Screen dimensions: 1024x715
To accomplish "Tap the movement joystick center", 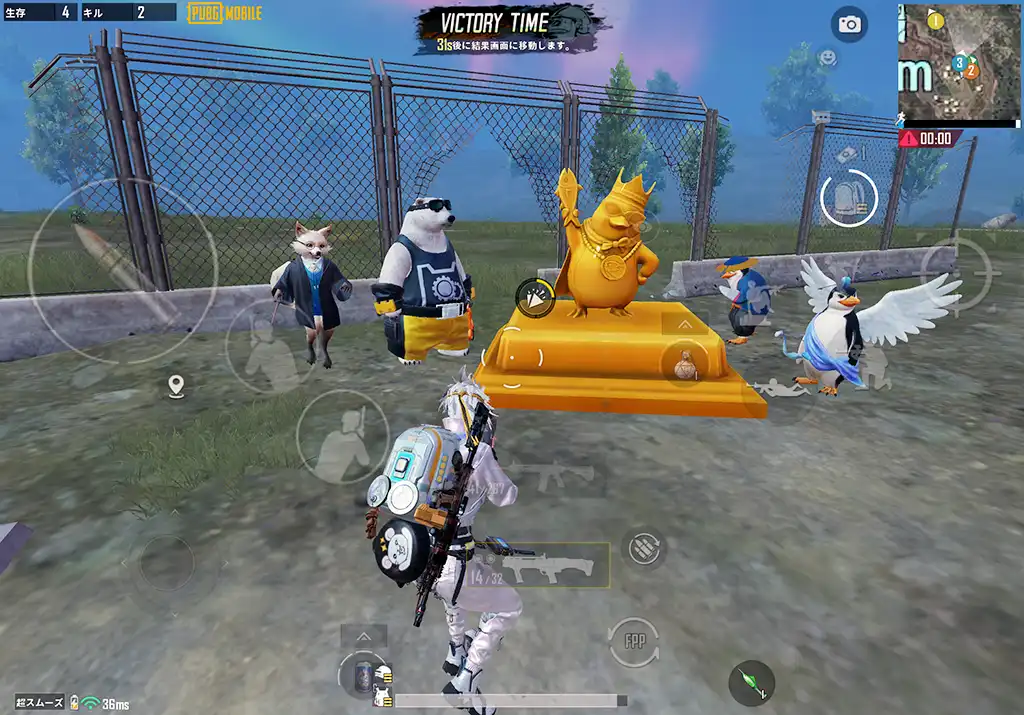I will click(x=165, y=562).
